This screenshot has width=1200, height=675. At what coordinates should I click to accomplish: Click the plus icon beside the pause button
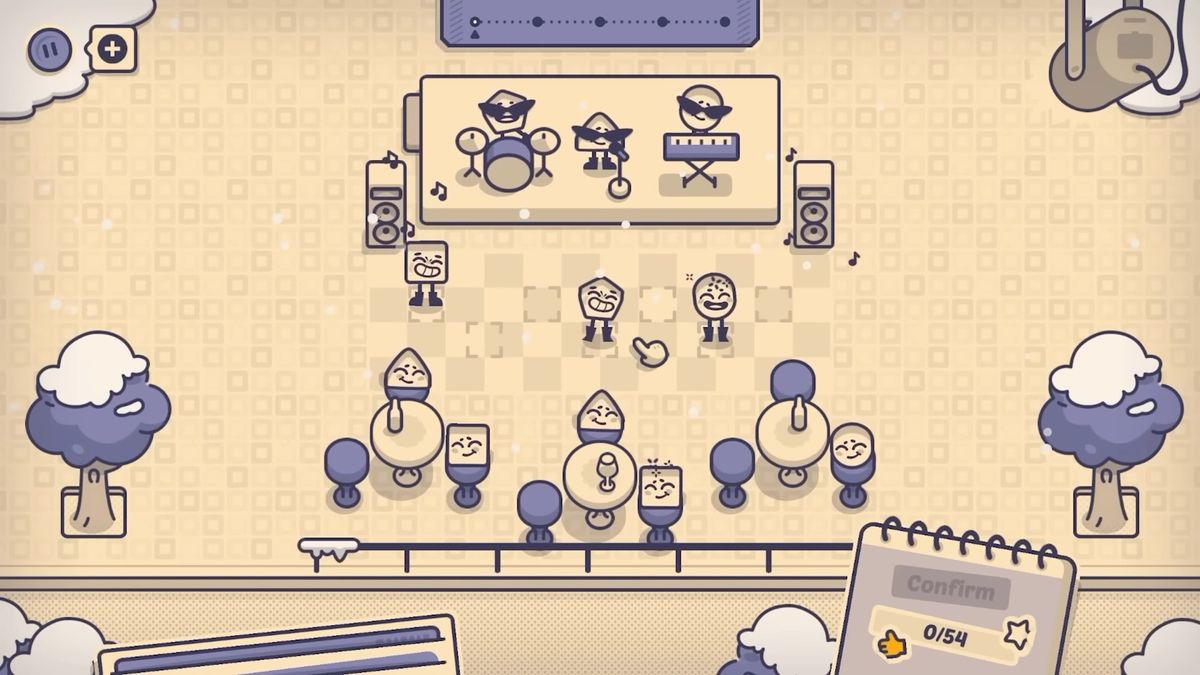(113, 47)
